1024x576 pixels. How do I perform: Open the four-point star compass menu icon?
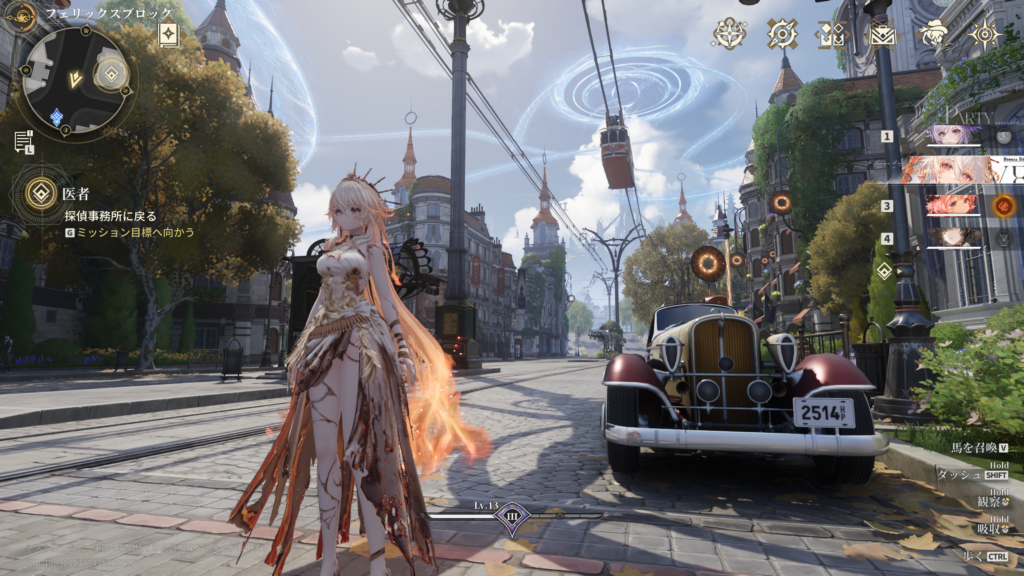tap(729, 34)
